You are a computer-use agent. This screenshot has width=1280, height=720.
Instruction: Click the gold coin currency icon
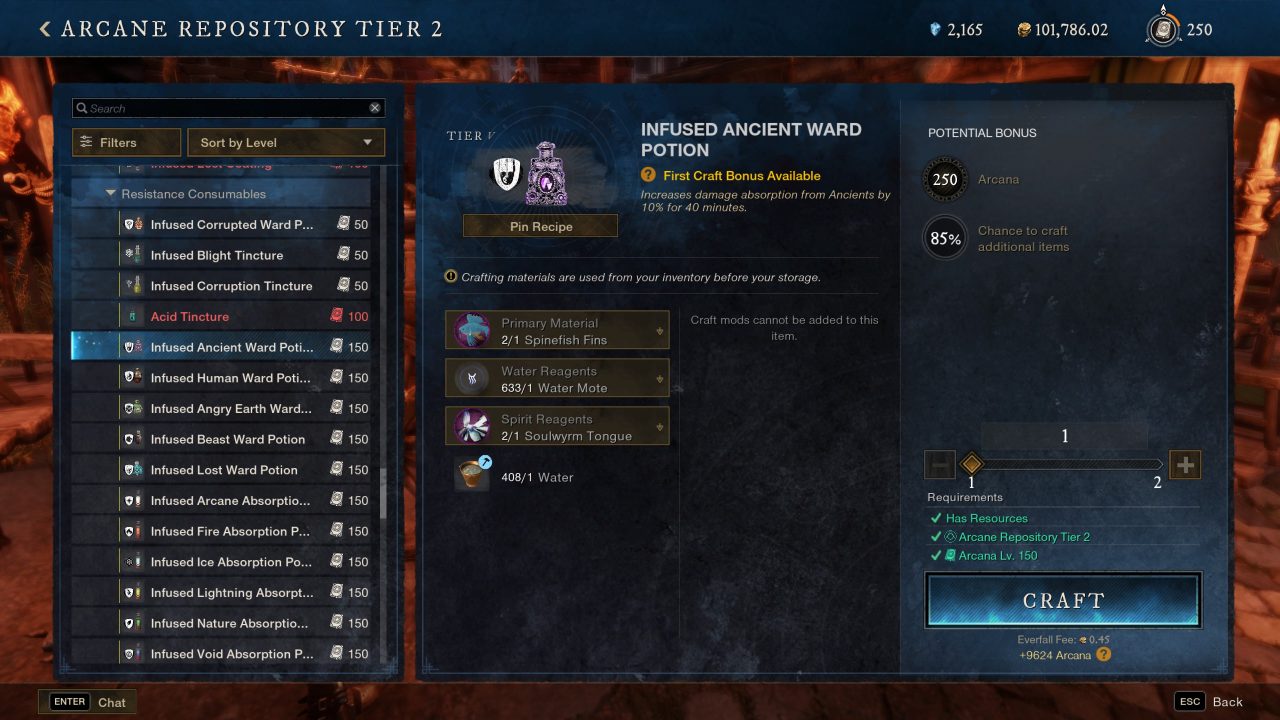click(1025, 29)
